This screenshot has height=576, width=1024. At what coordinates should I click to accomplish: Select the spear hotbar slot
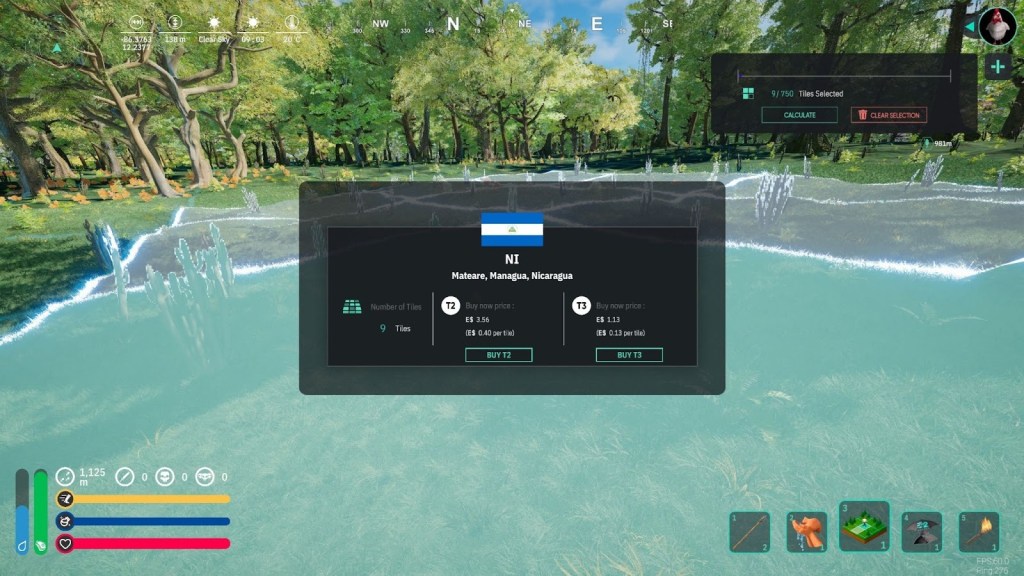coord(749,532)
